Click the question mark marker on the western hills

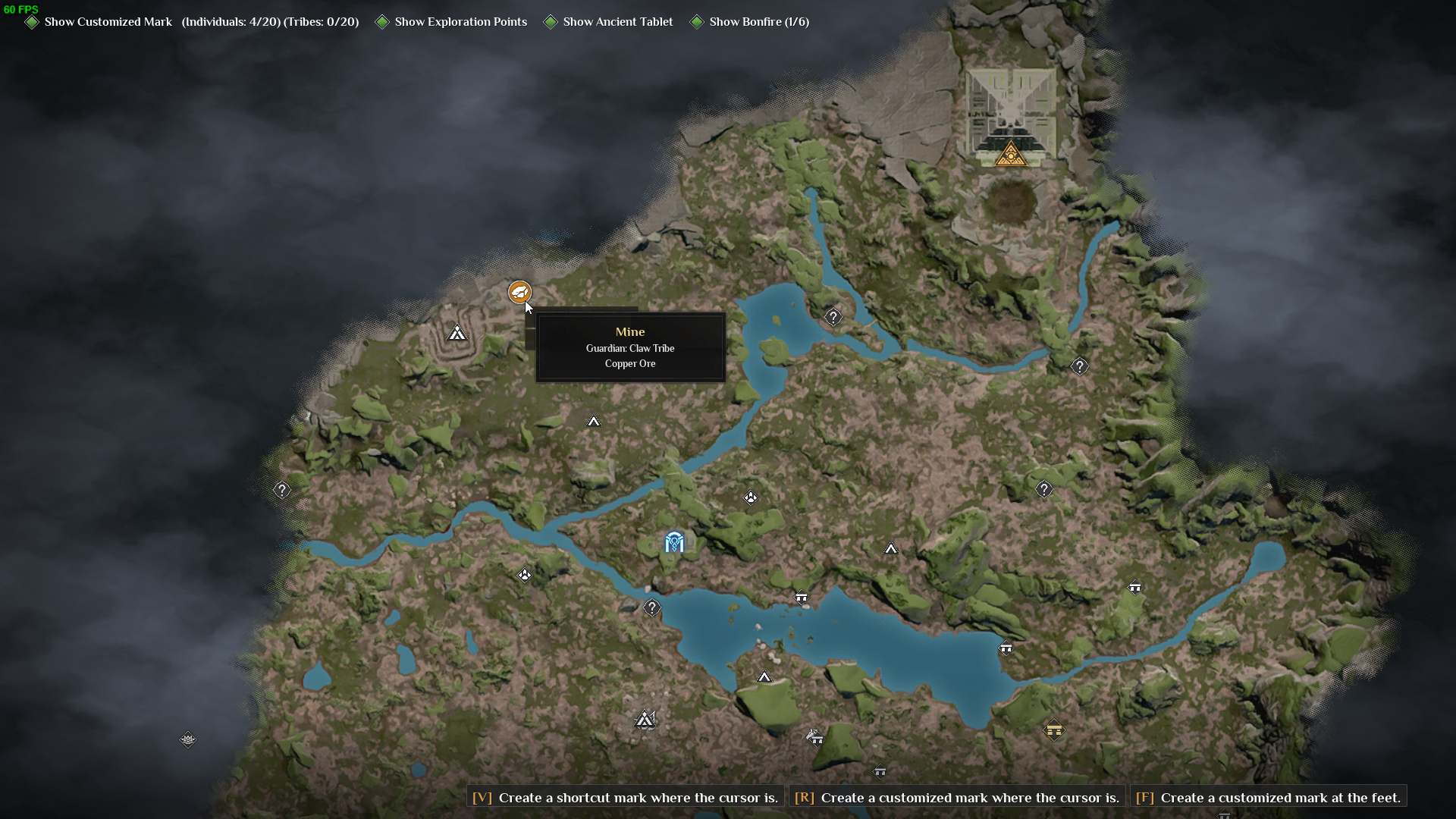281,490
